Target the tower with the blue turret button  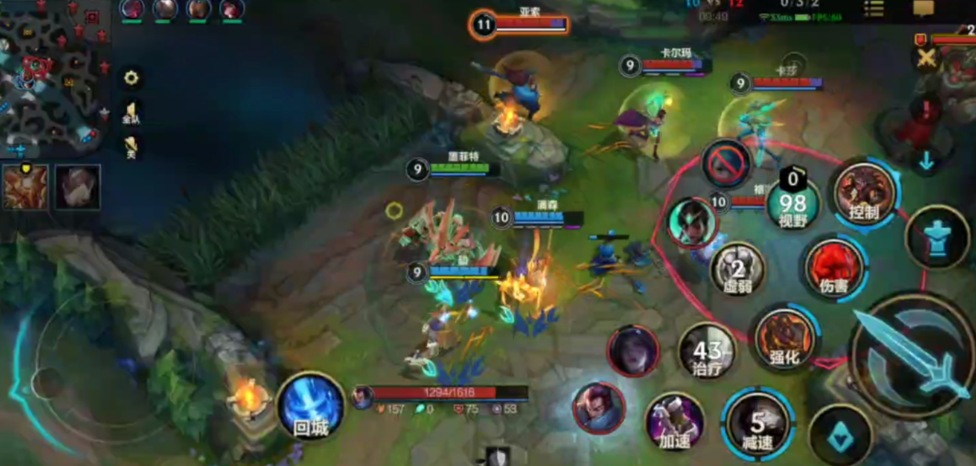point(936,237)
